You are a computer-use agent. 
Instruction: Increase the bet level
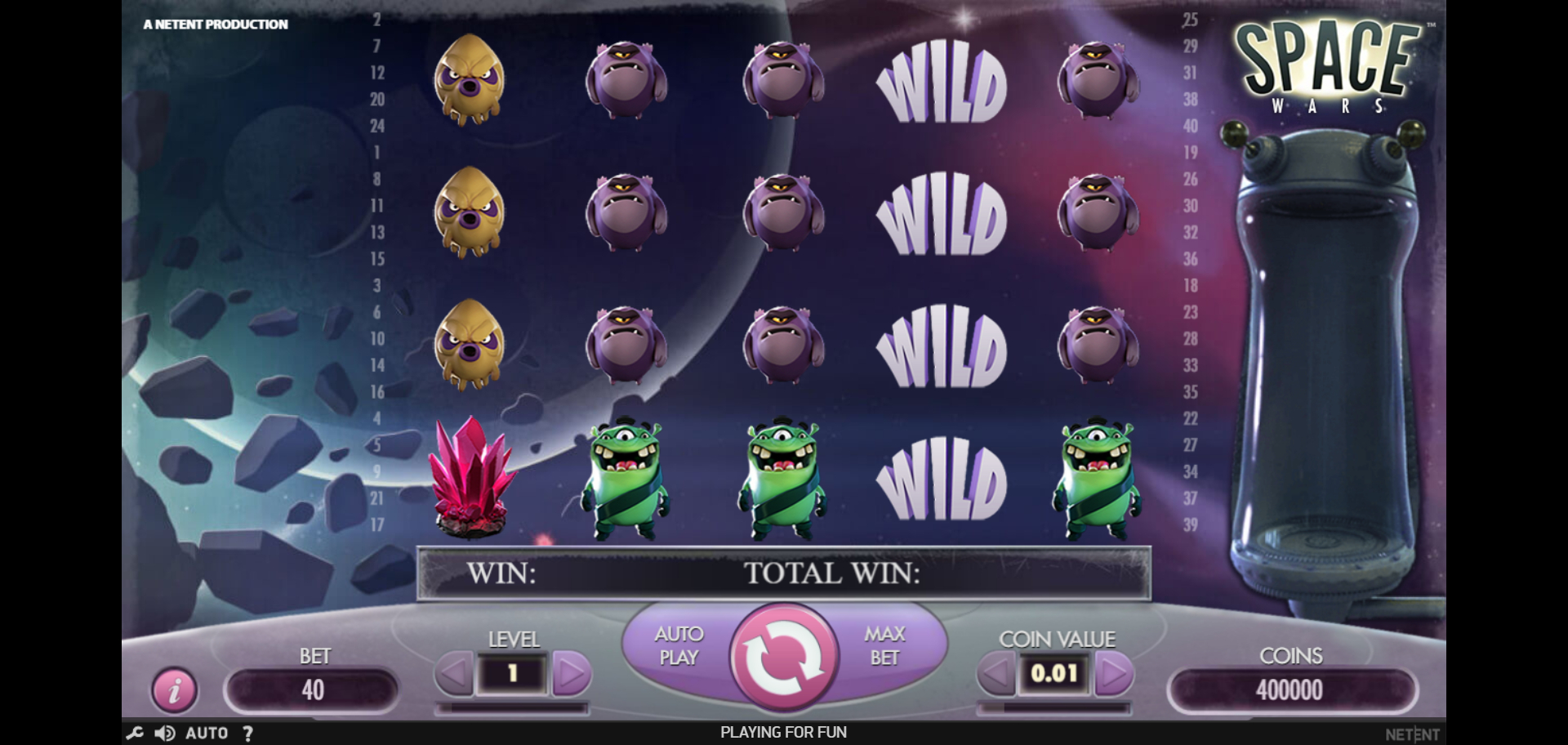point(571,674)
